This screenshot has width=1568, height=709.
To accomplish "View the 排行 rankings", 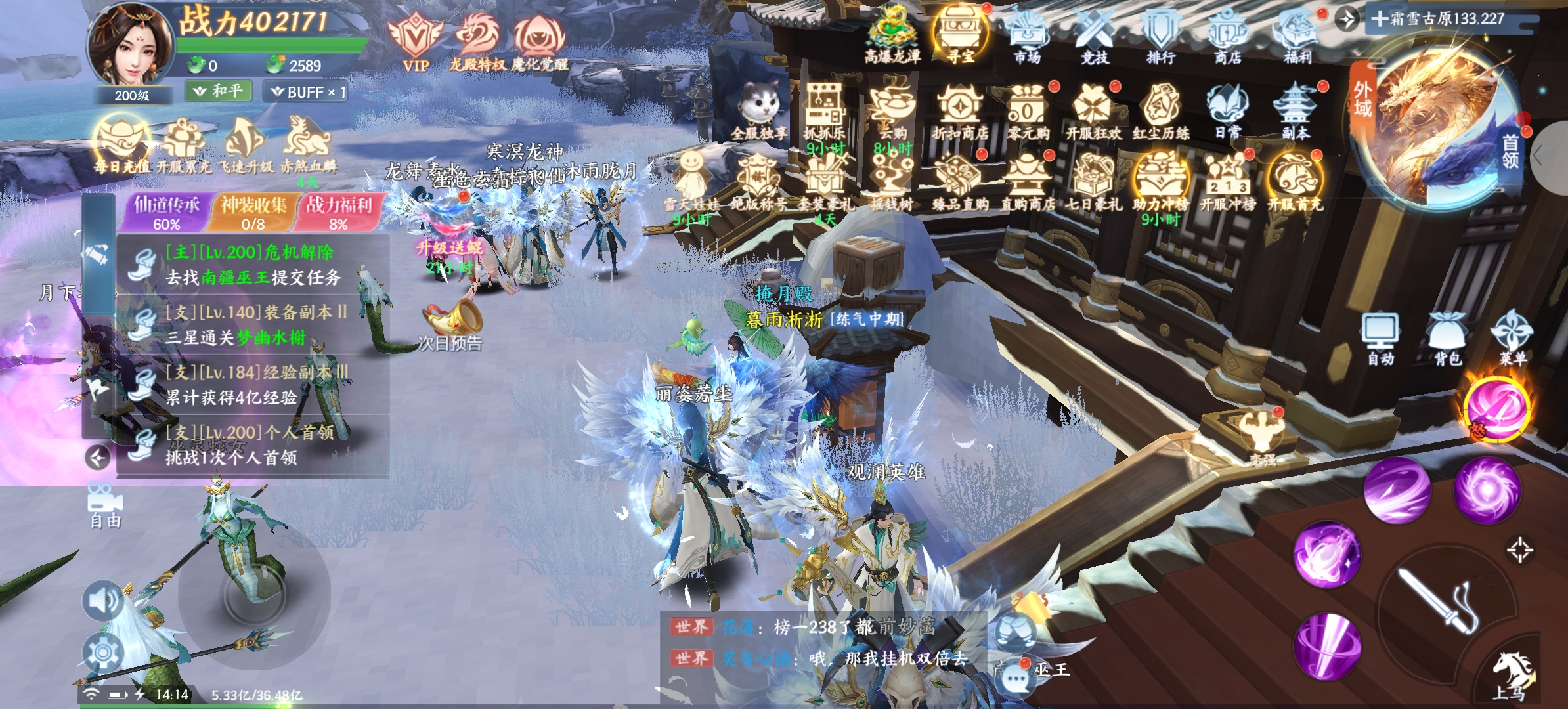I will [x=1160, y=36].
